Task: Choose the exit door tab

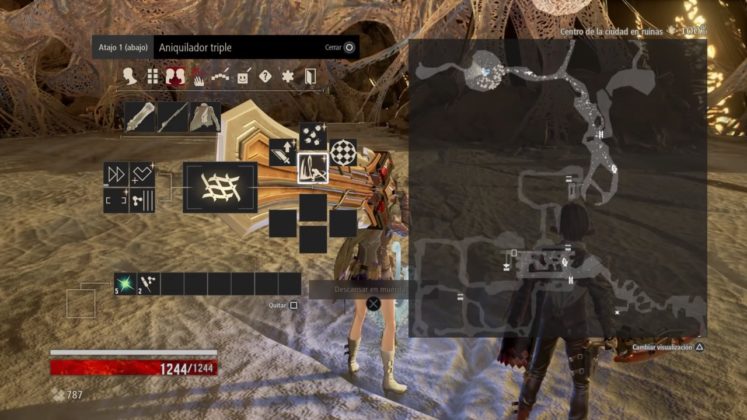Action: coord(310,75)
